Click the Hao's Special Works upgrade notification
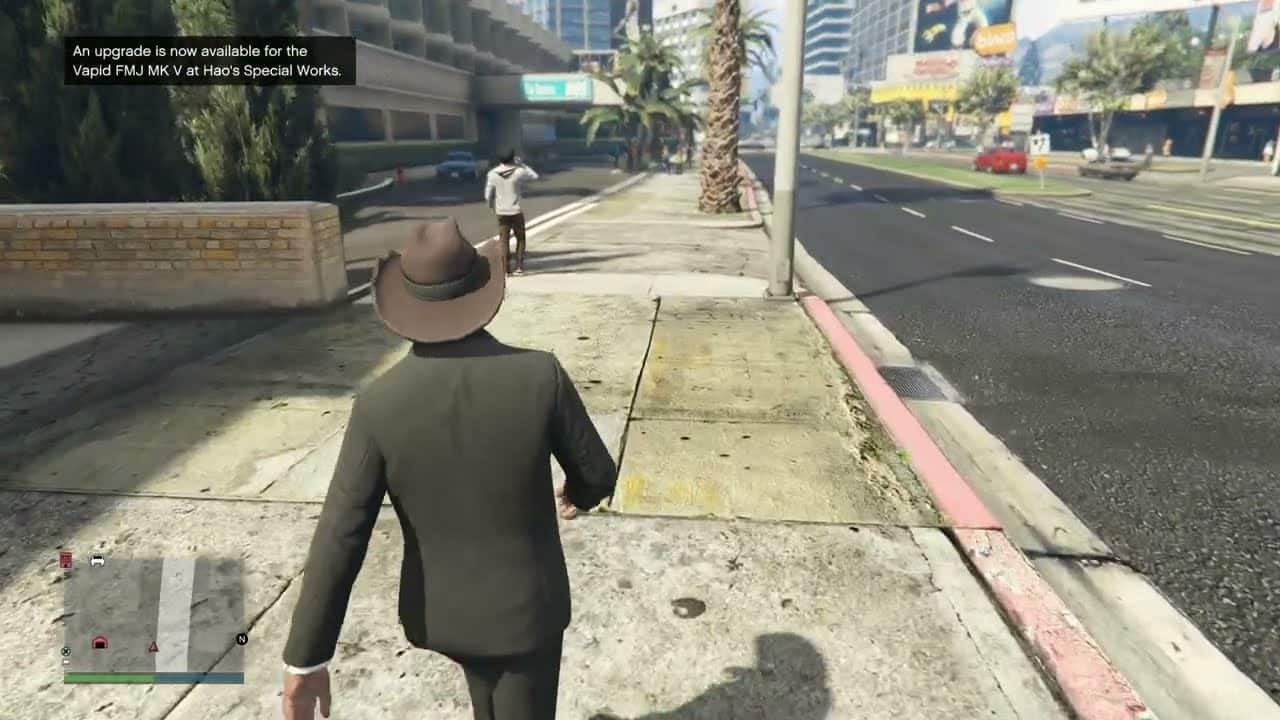The width and height of the screenshot is (1280, 720). 207,60
